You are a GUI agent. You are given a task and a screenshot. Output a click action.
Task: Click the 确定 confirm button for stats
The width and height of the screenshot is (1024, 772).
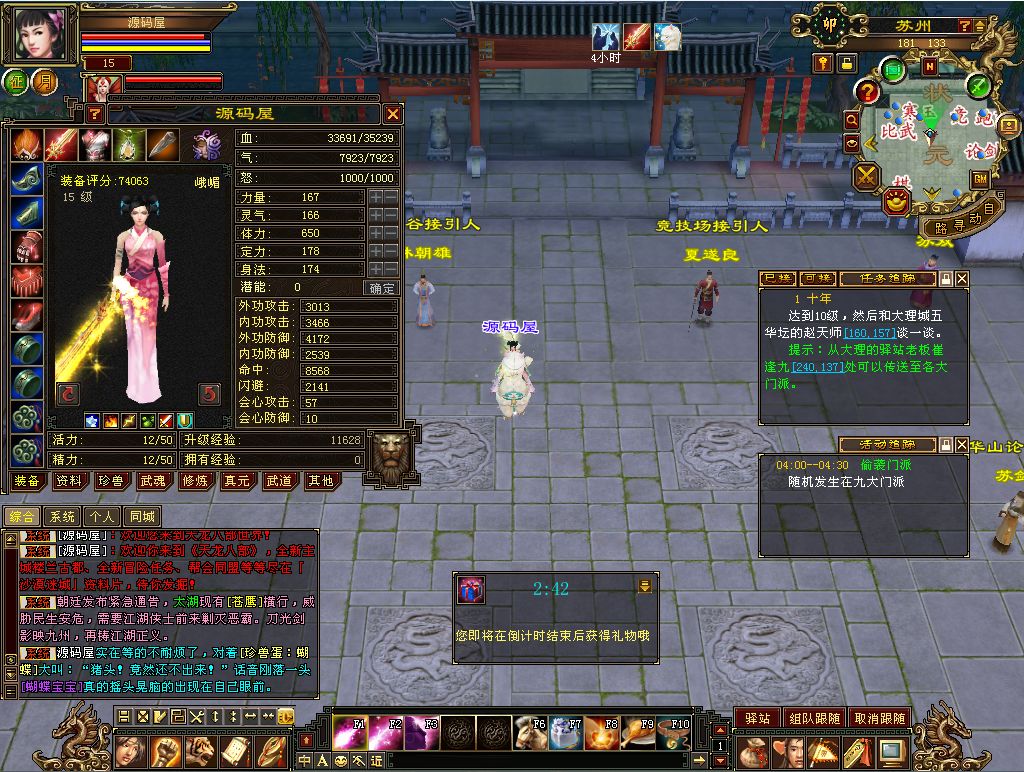tap(383, 288)
